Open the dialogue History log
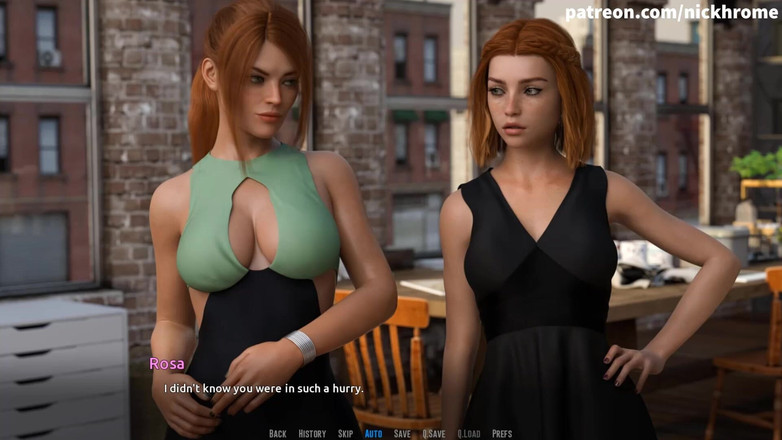This screenshot has height=440, width=782. pos(312,434)
